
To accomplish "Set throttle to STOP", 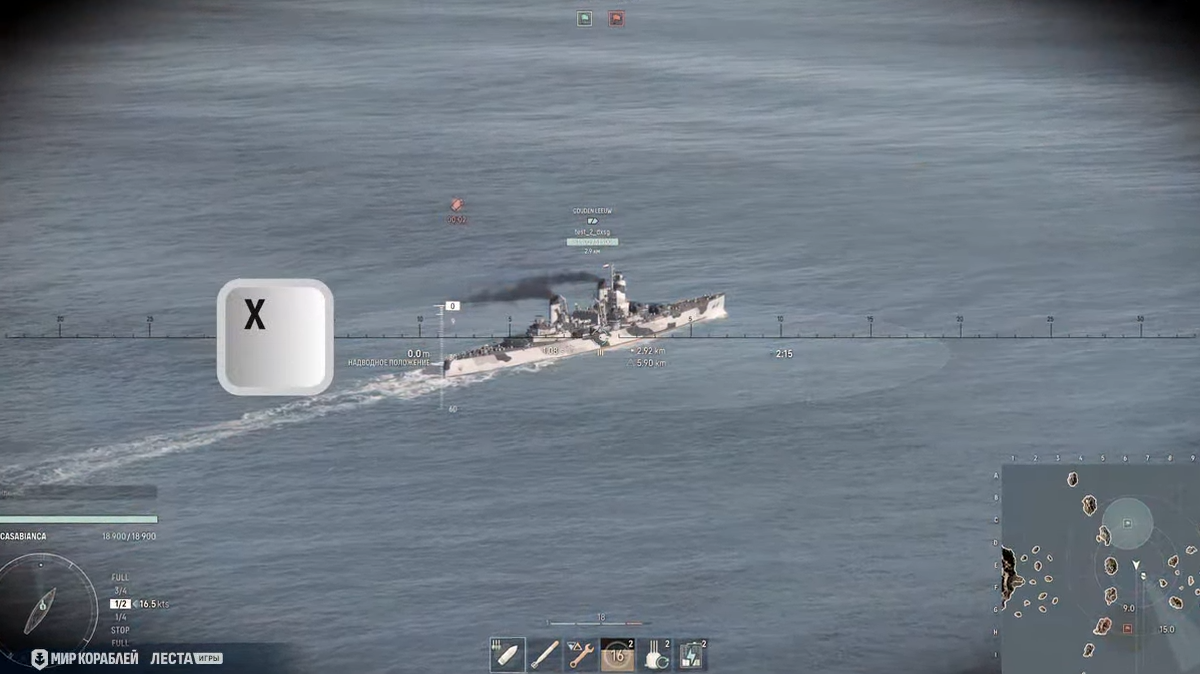I will (120, 630).
